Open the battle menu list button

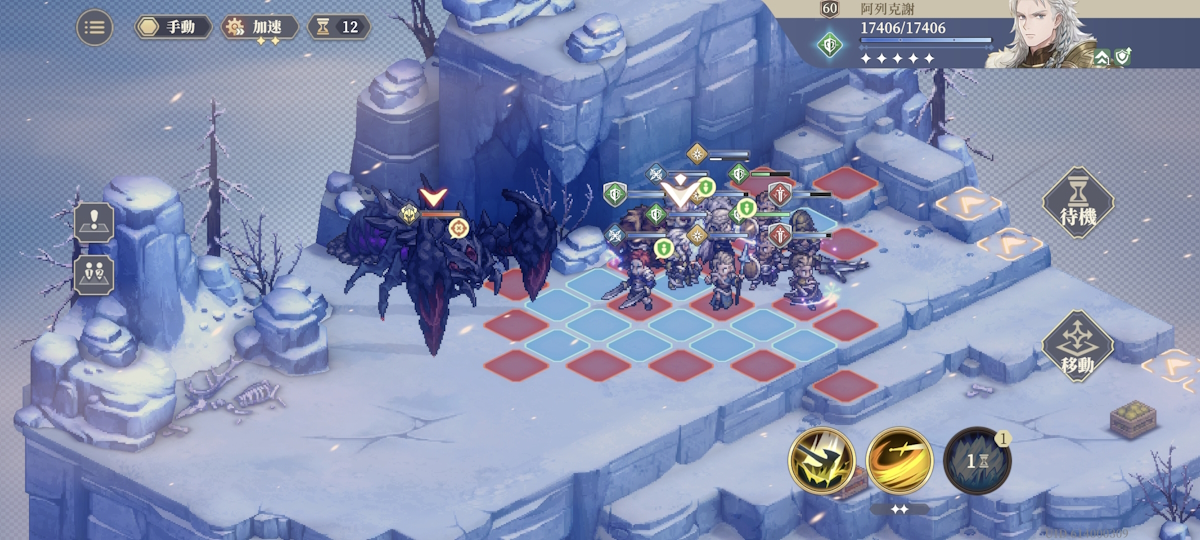tap(95, 27)
